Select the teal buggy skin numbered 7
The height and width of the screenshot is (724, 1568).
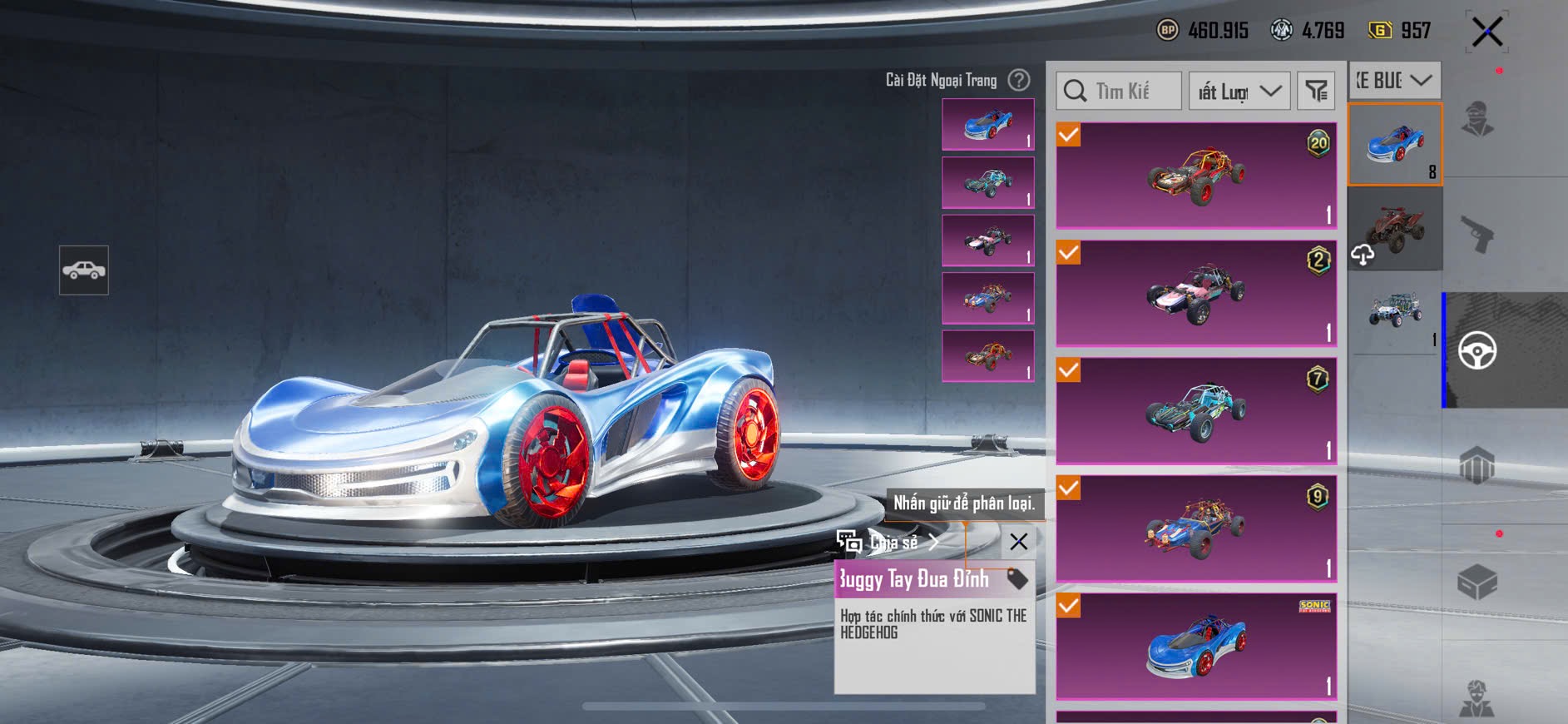pyautogui.click(x=1196, y=410)
